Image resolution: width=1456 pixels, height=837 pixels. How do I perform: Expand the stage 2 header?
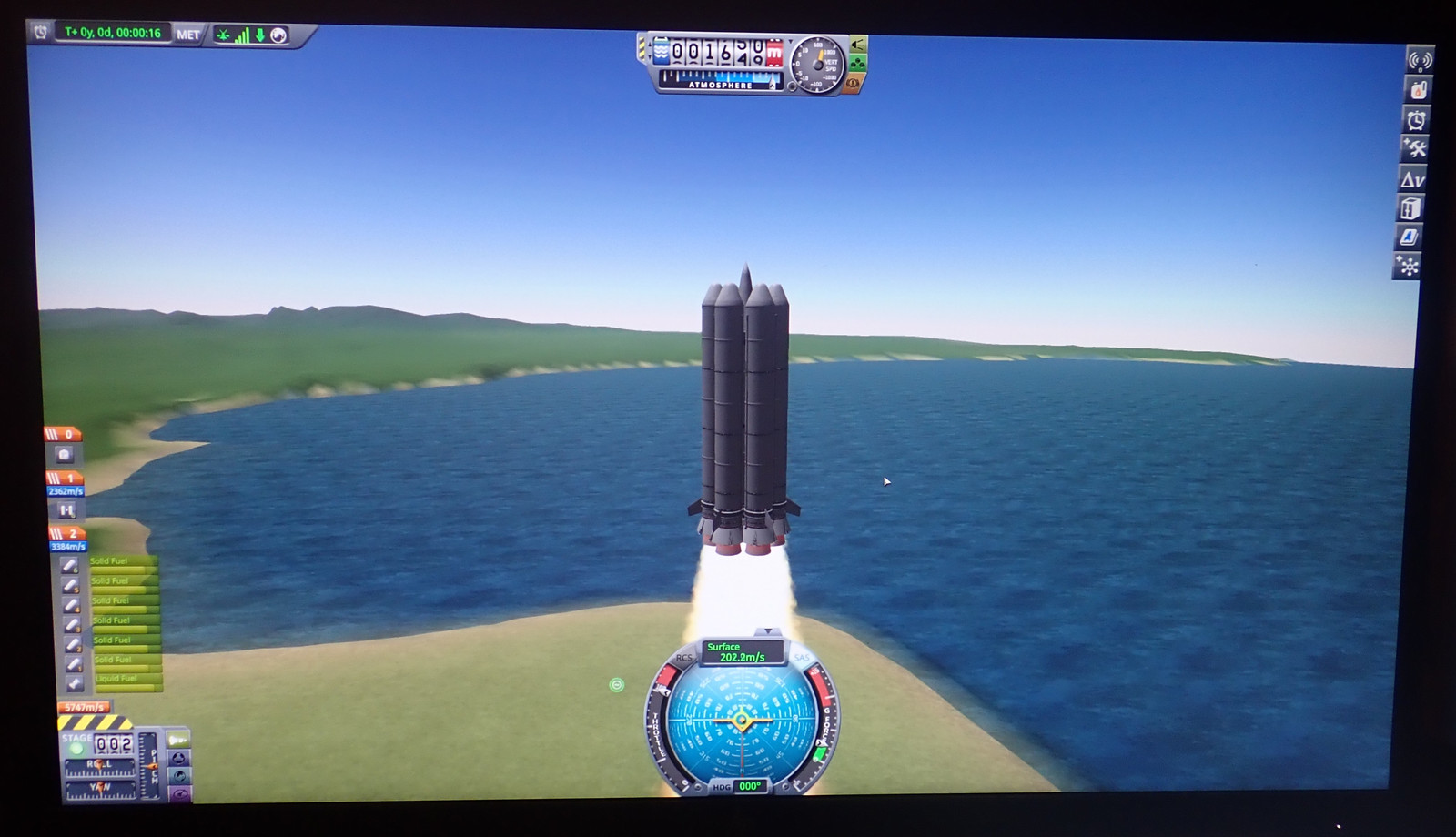click(x=66, y=533)
